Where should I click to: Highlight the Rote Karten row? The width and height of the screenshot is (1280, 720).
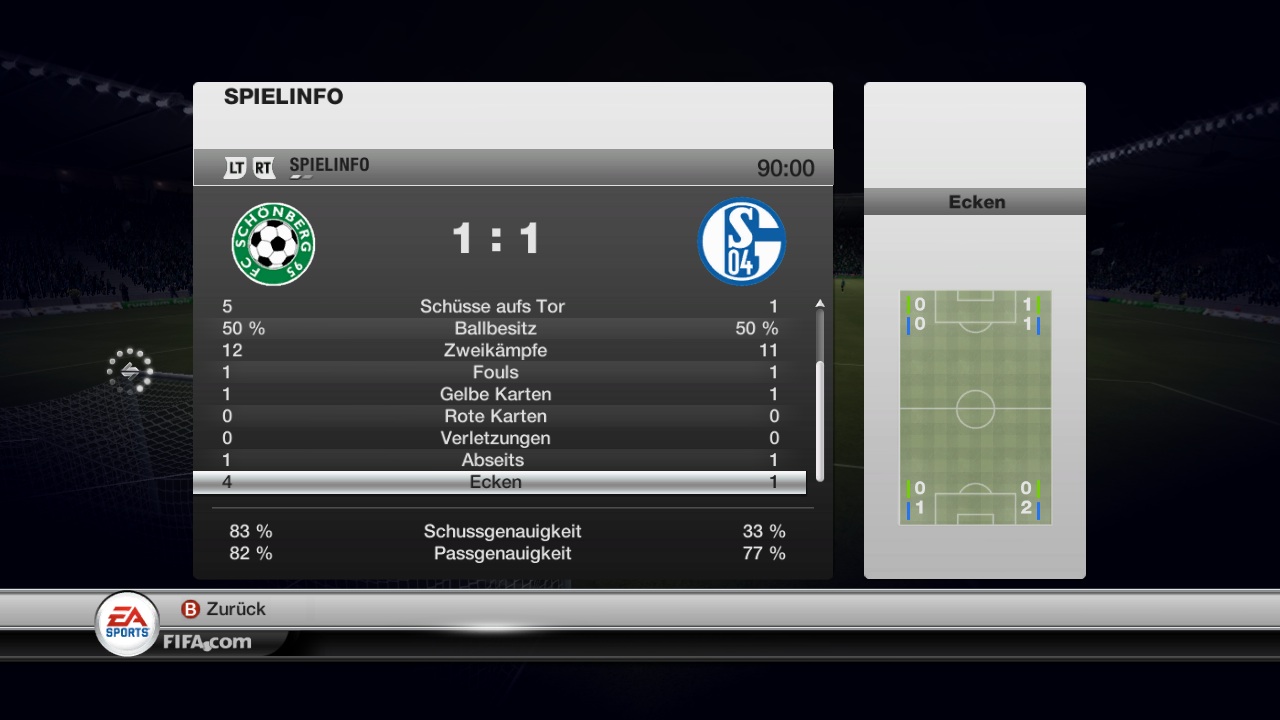click(498, 416)
